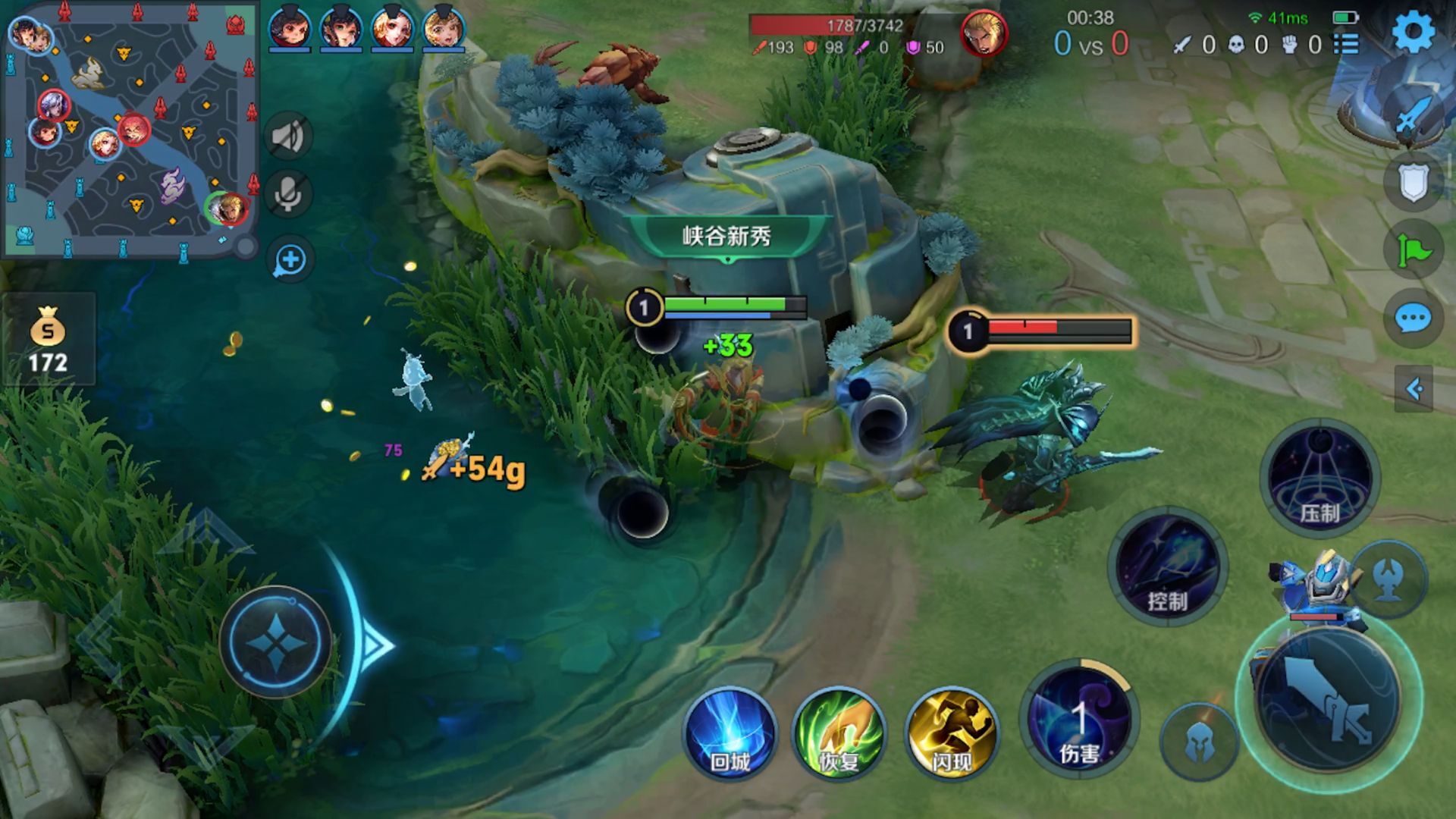Open the settings gear
The height and width of the screenshot is (819, 1456).
pos(1413,33)
